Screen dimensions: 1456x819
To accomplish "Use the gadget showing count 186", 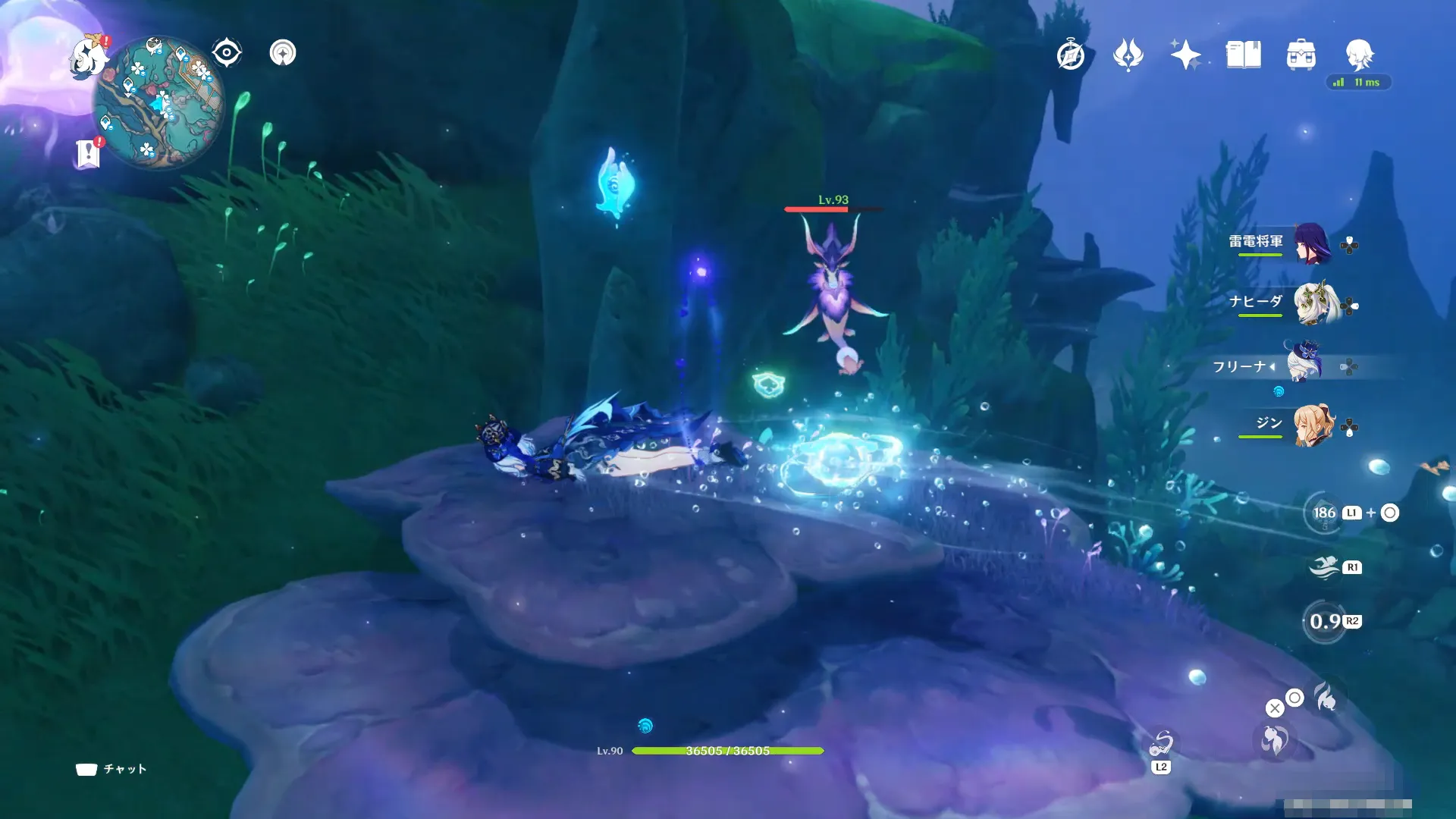I will click(1325, 513).
